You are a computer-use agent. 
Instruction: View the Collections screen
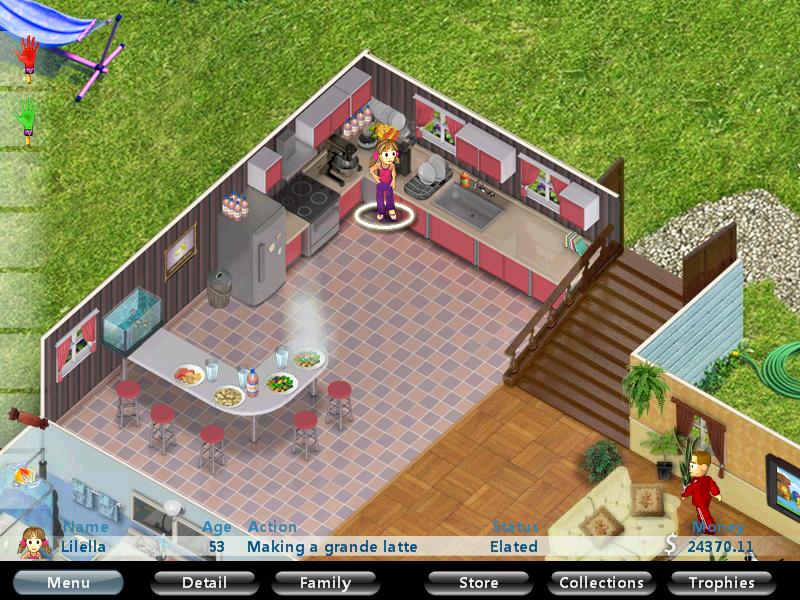point(601,582)
